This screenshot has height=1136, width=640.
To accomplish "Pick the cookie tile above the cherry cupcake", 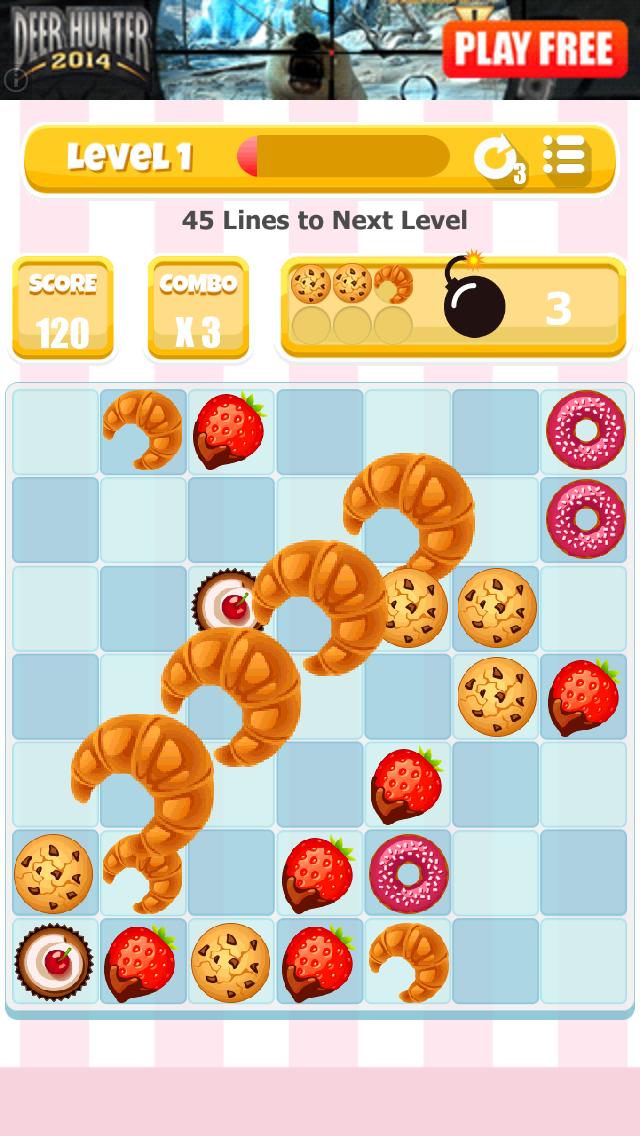I will coord(54,873).
